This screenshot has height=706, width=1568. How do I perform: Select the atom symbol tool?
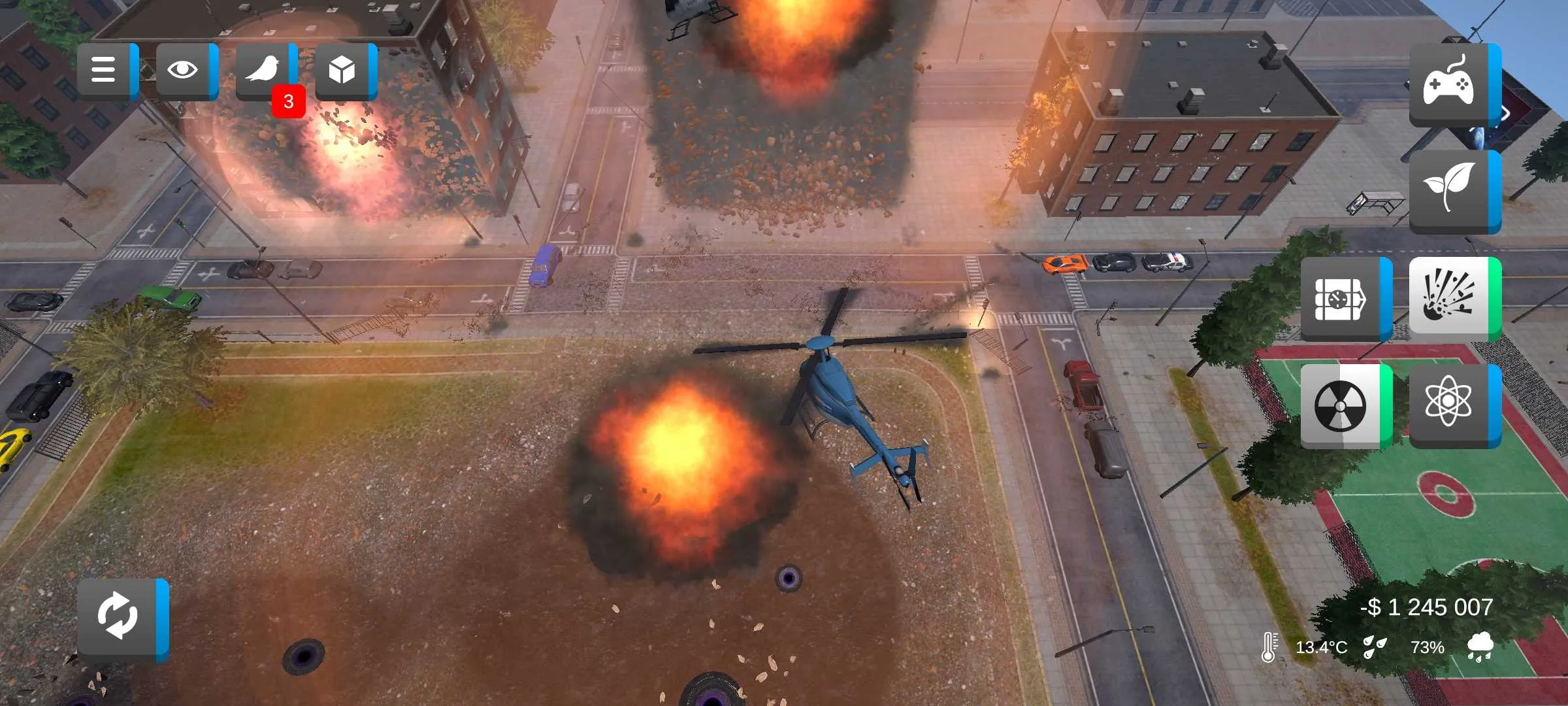1450,405
